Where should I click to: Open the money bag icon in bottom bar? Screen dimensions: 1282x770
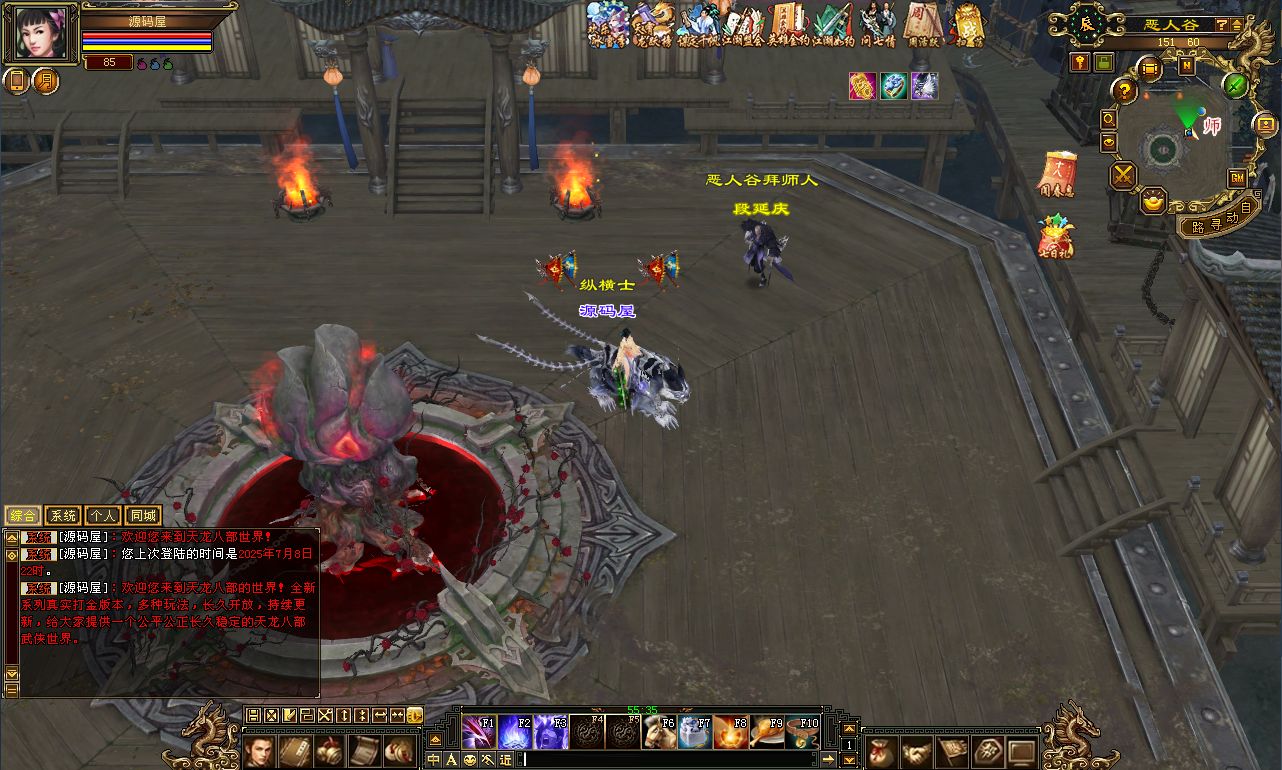tap(881, 752)
